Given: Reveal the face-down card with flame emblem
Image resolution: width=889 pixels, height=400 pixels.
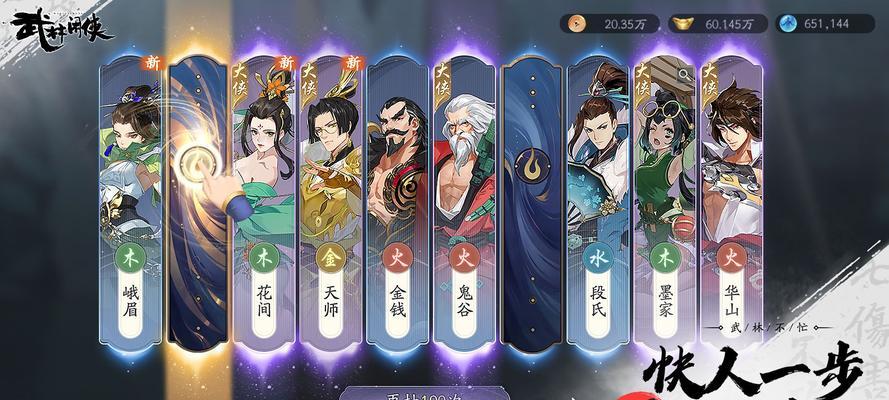Looking at the screenshot, I should (532, 200).
